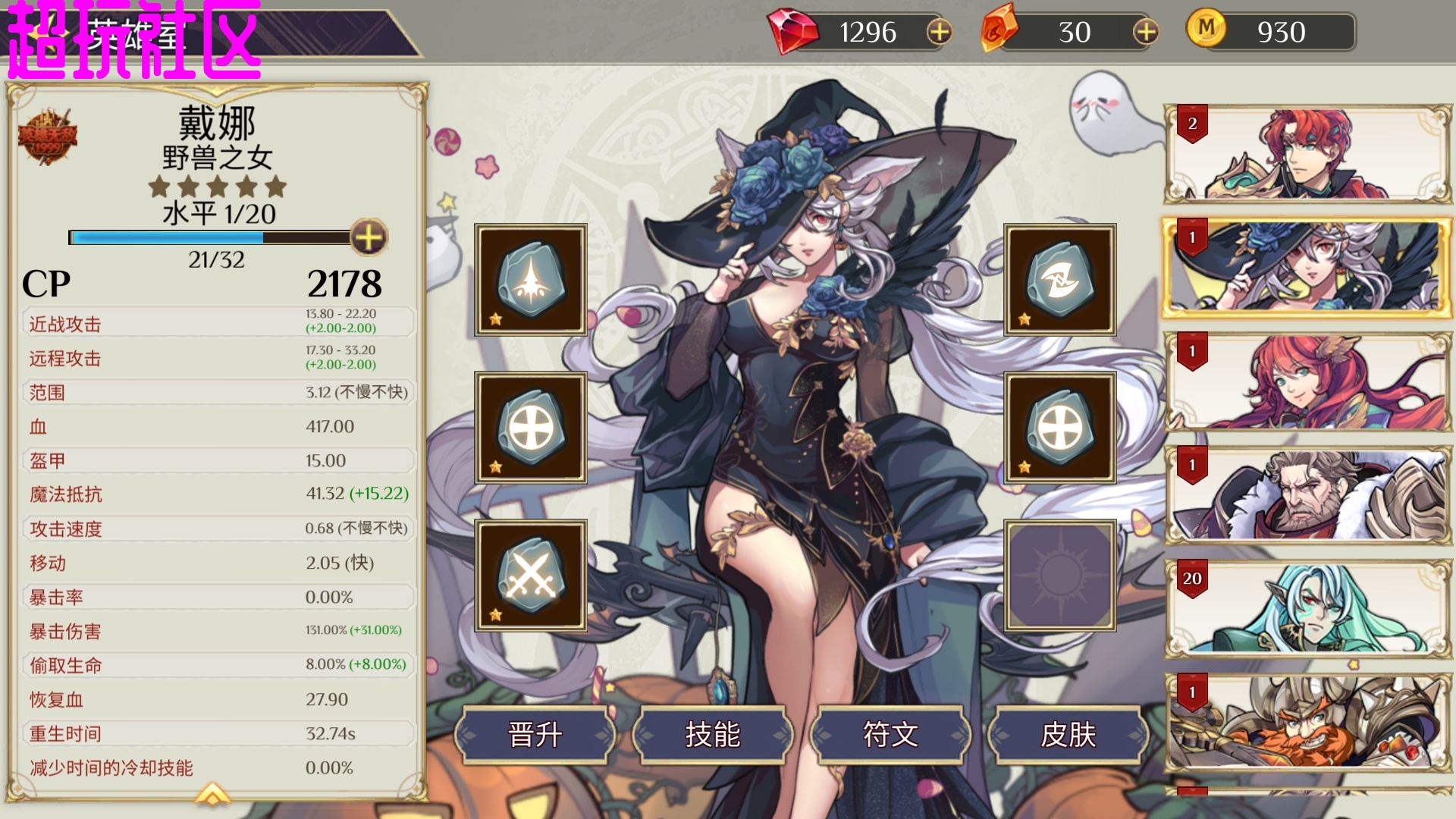Open the 技能 skills panel
The image size is (1456, 819).
713,734
